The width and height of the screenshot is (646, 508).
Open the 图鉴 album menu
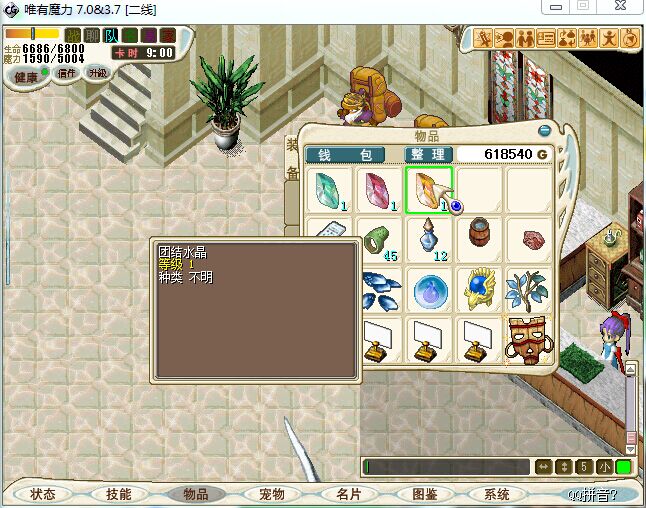tap(423, 494)
